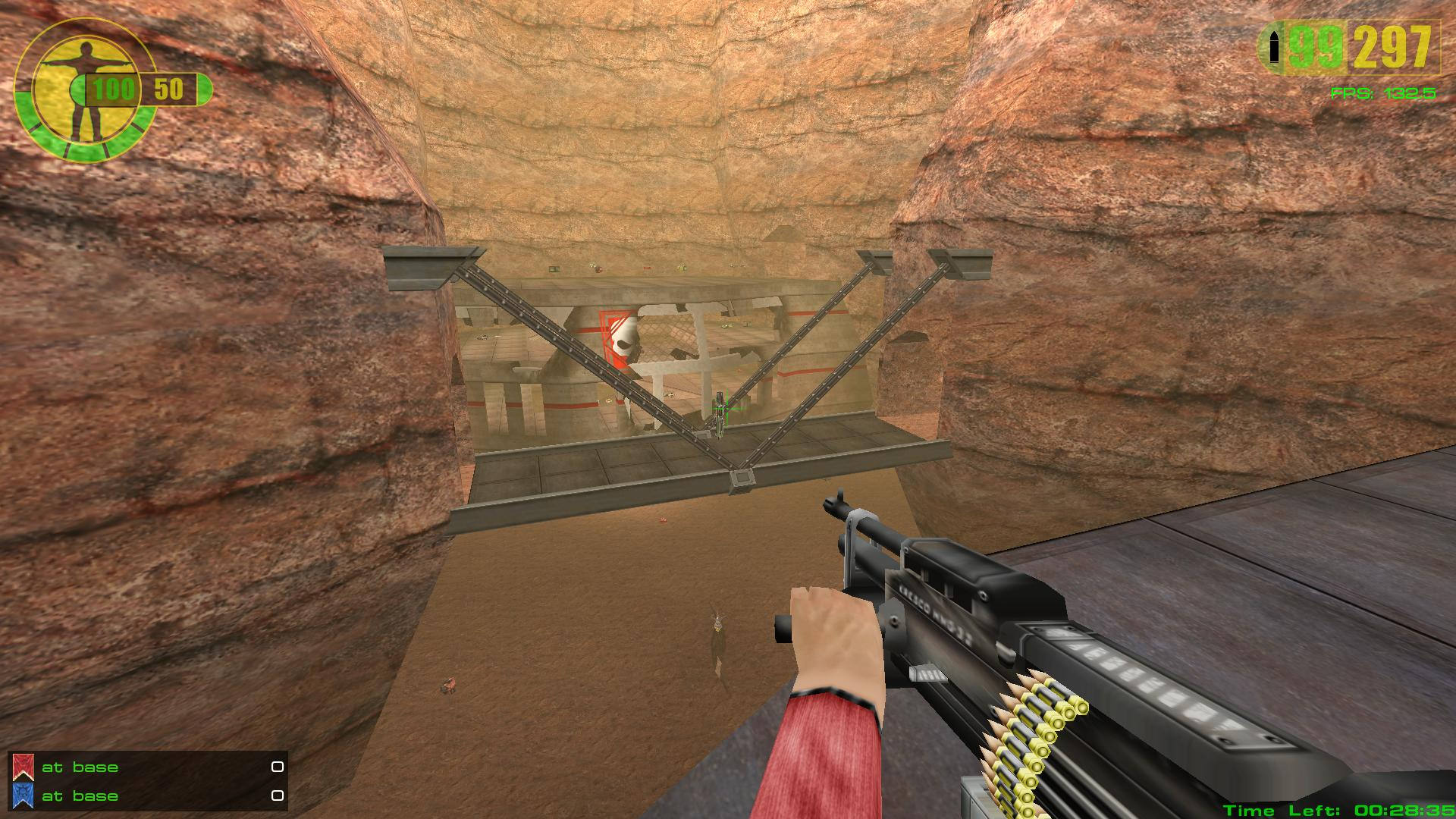Click the blue team flag icon
Viewport: 1456px width, 819px height.
pos(24,796)
